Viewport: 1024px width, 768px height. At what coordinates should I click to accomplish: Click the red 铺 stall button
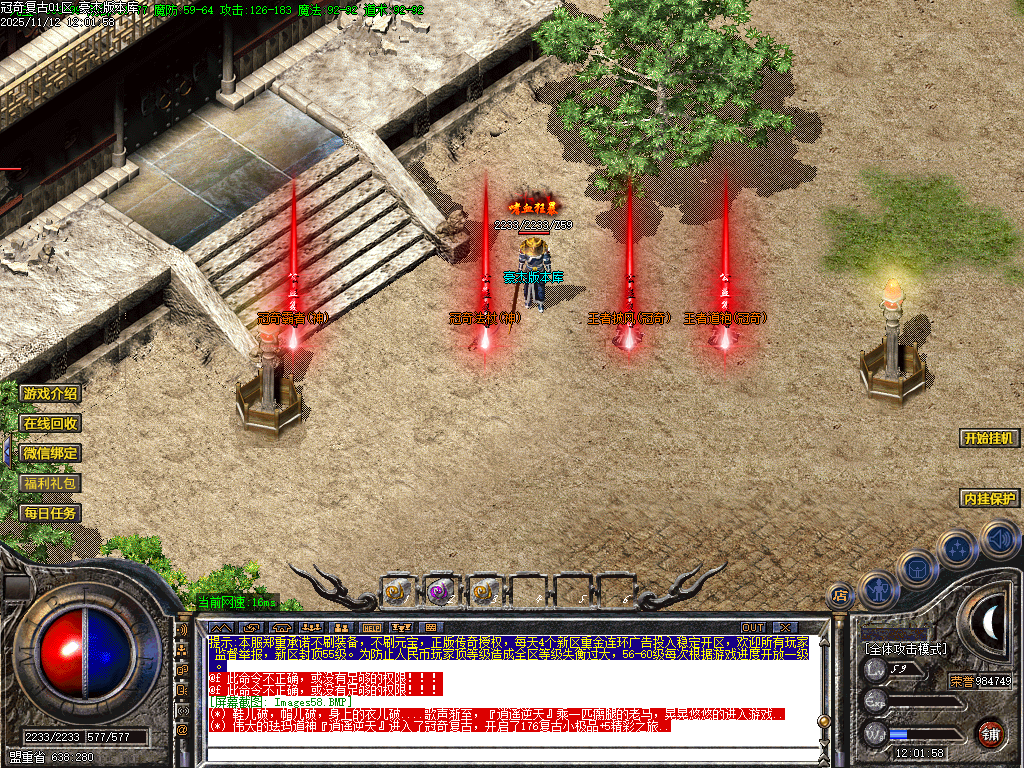(x=990, y=732)
